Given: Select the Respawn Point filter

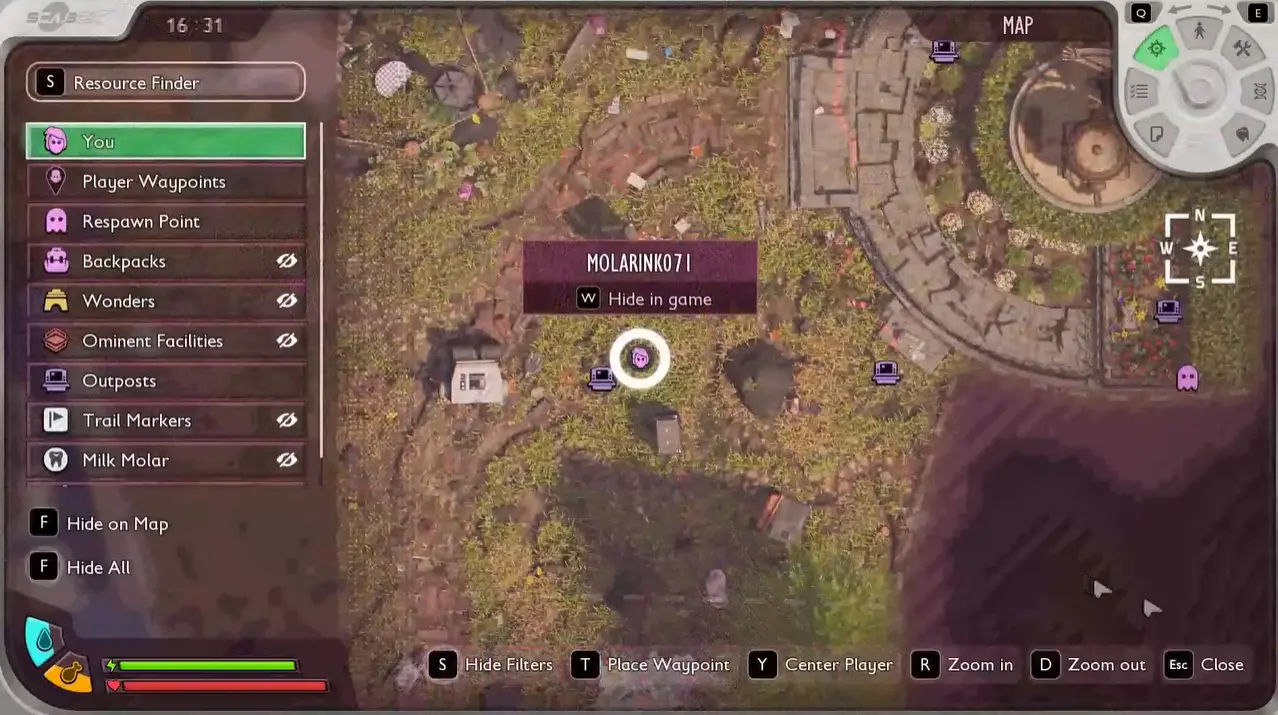Looking at the screenshot, I should pyautogui.click(x=165, y=221).
